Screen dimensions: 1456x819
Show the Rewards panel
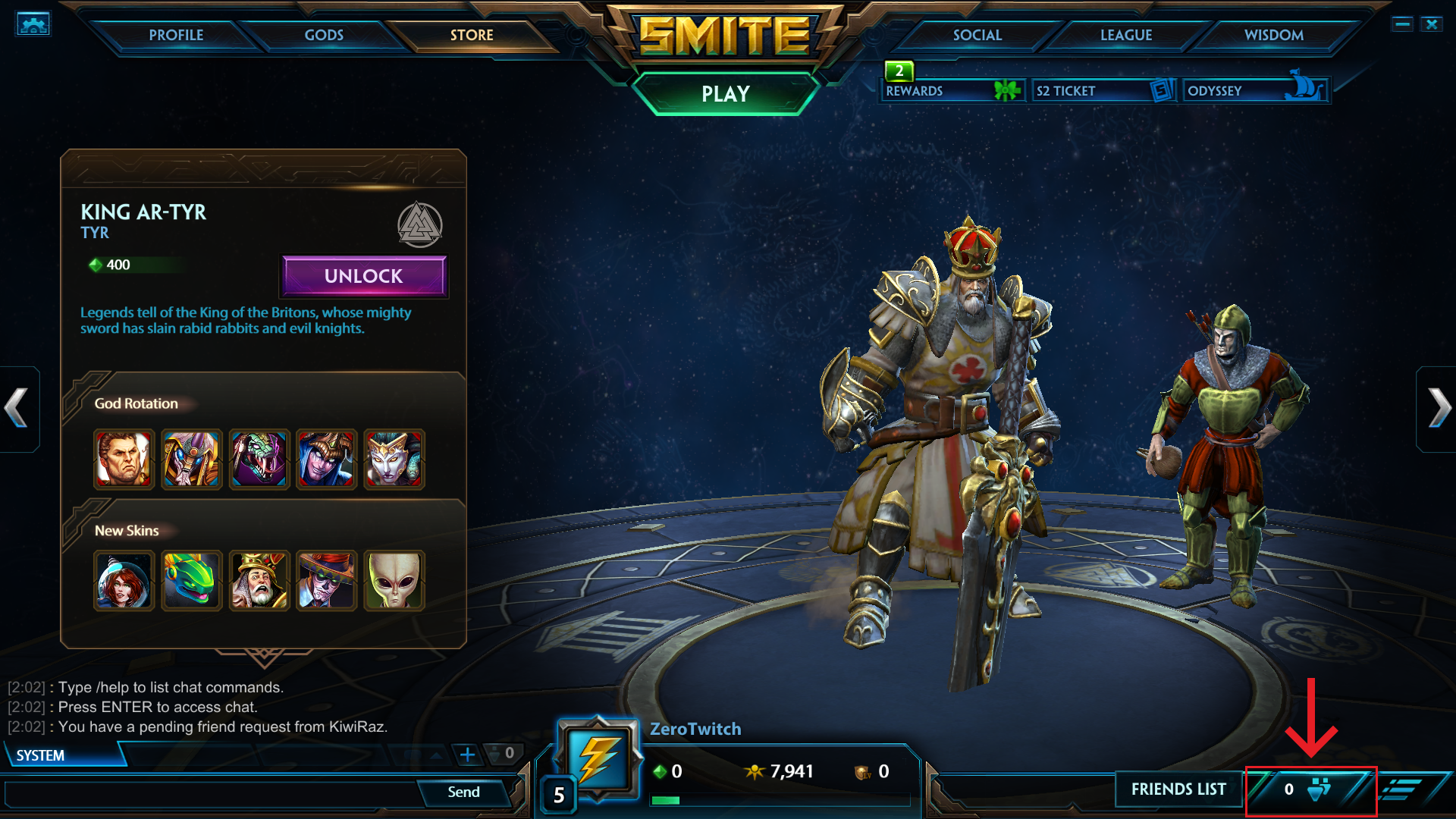click(x=952, y=91)
